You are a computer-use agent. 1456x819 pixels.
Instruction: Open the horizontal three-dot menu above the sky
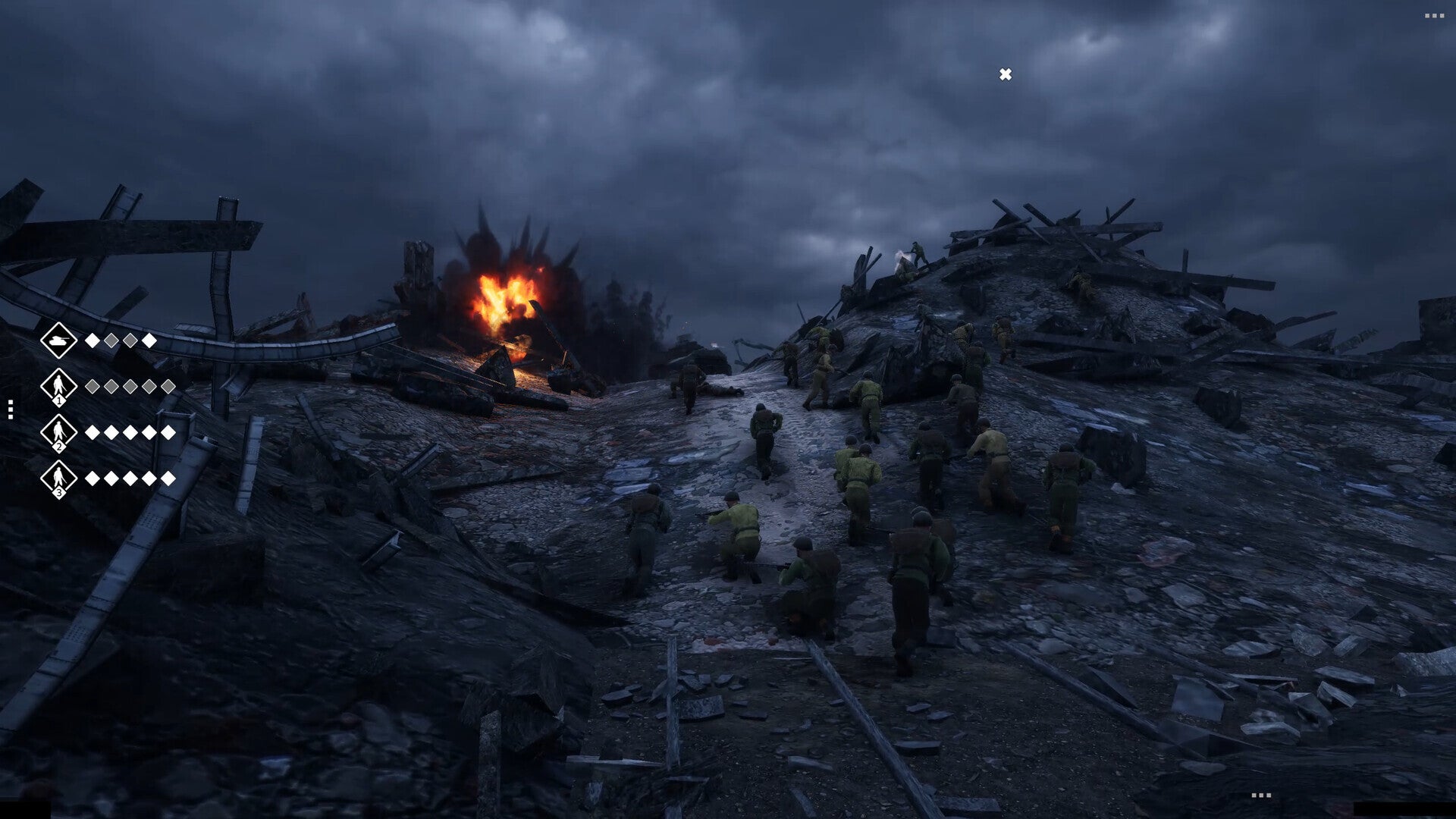(x=1434, y=16)
